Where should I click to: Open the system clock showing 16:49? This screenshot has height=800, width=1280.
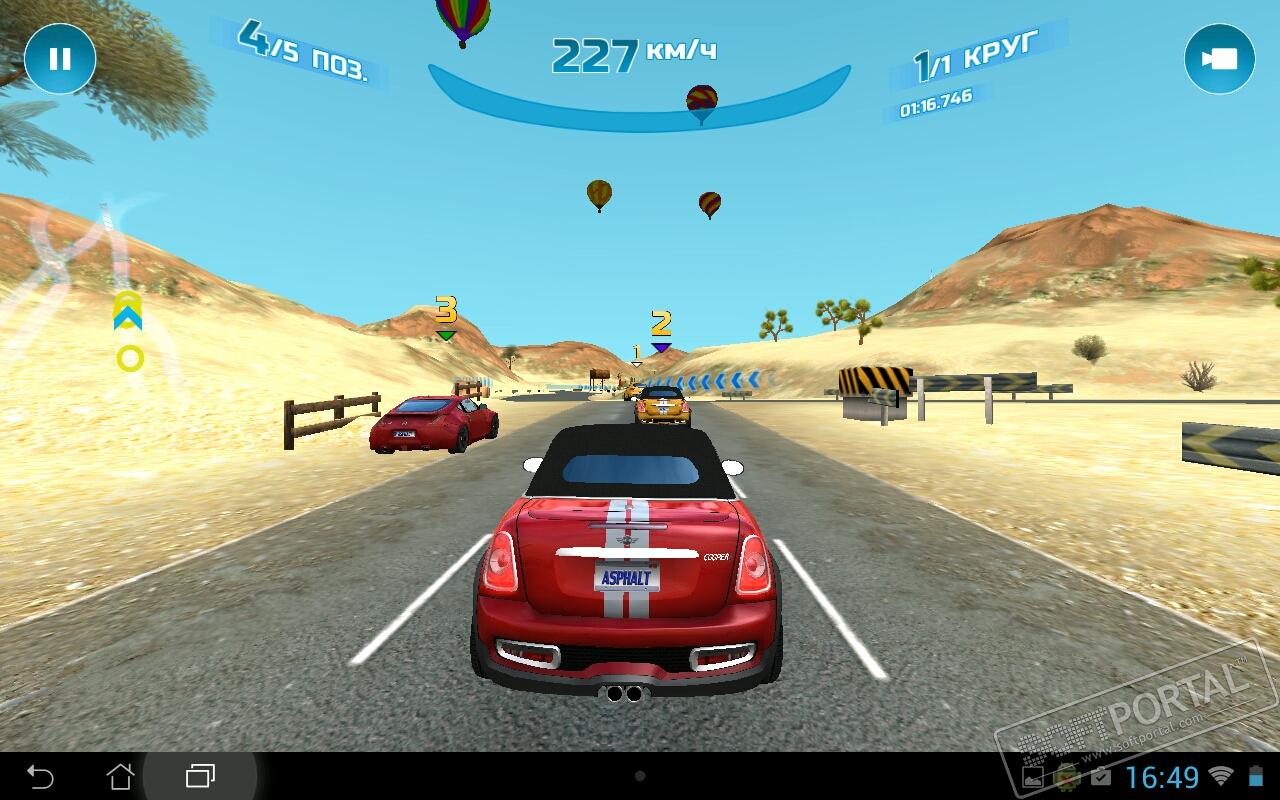pyautogui.click(x=1162, y=777)
